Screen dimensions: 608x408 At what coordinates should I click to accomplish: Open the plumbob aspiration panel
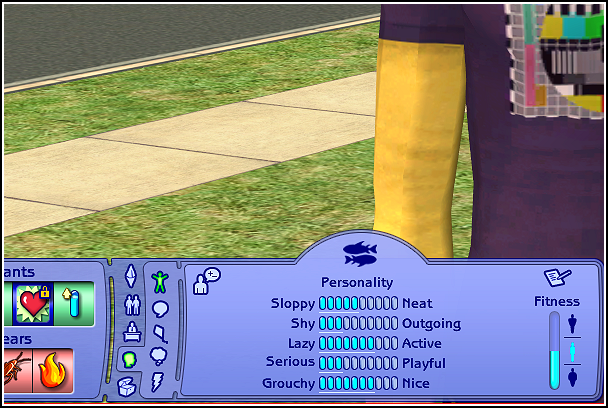[129, 275]
